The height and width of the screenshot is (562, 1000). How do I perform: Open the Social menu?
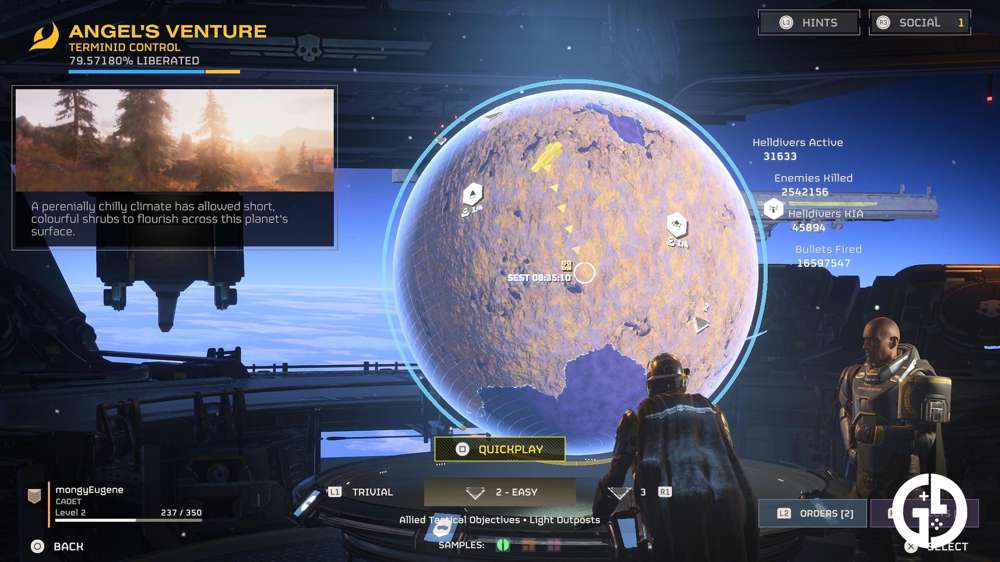[919, 23]
